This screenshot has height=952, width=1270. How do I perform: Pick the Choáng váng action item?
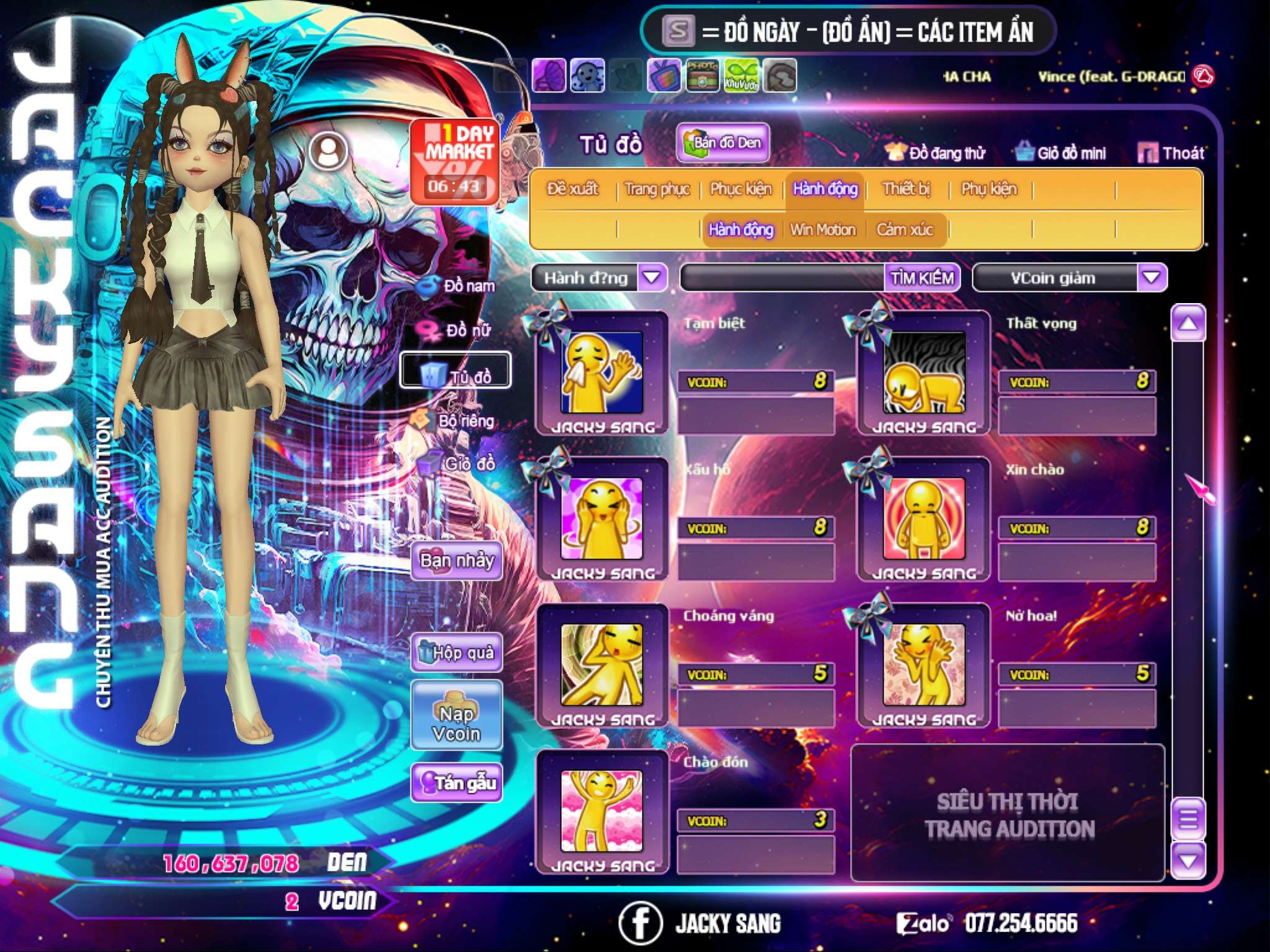click(x=602, y=666)
